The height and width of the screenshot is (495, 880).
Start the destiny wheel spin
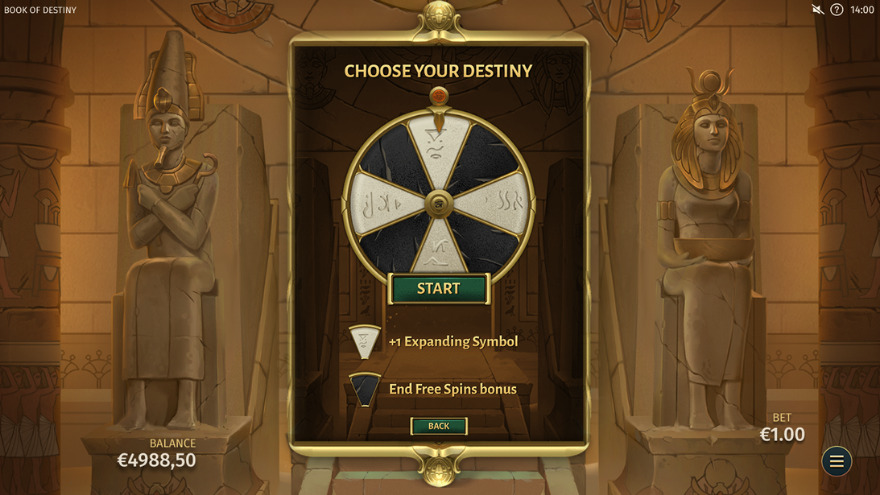438,289
